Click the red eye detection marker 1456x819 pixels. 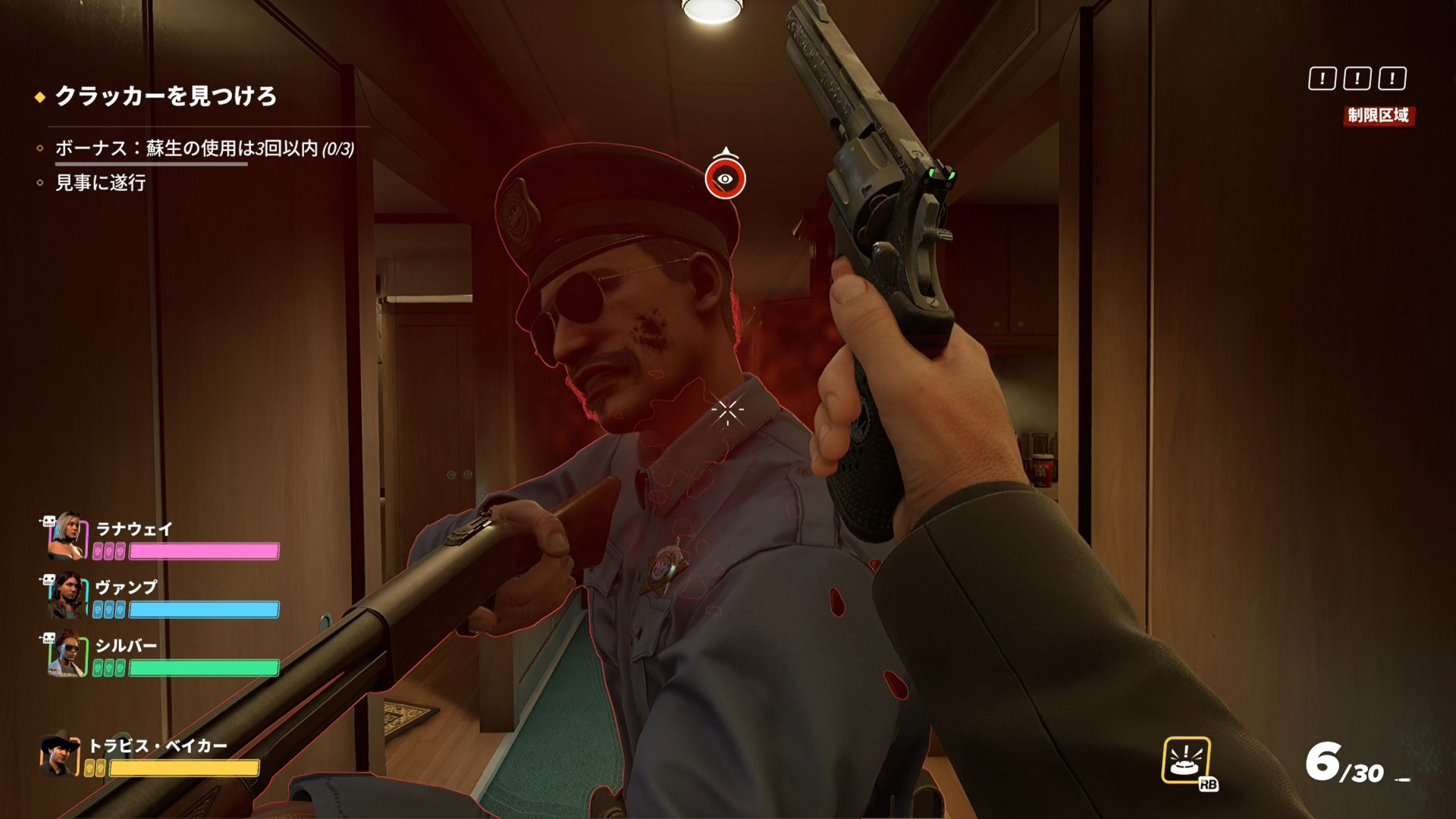(x=725, y=179)
